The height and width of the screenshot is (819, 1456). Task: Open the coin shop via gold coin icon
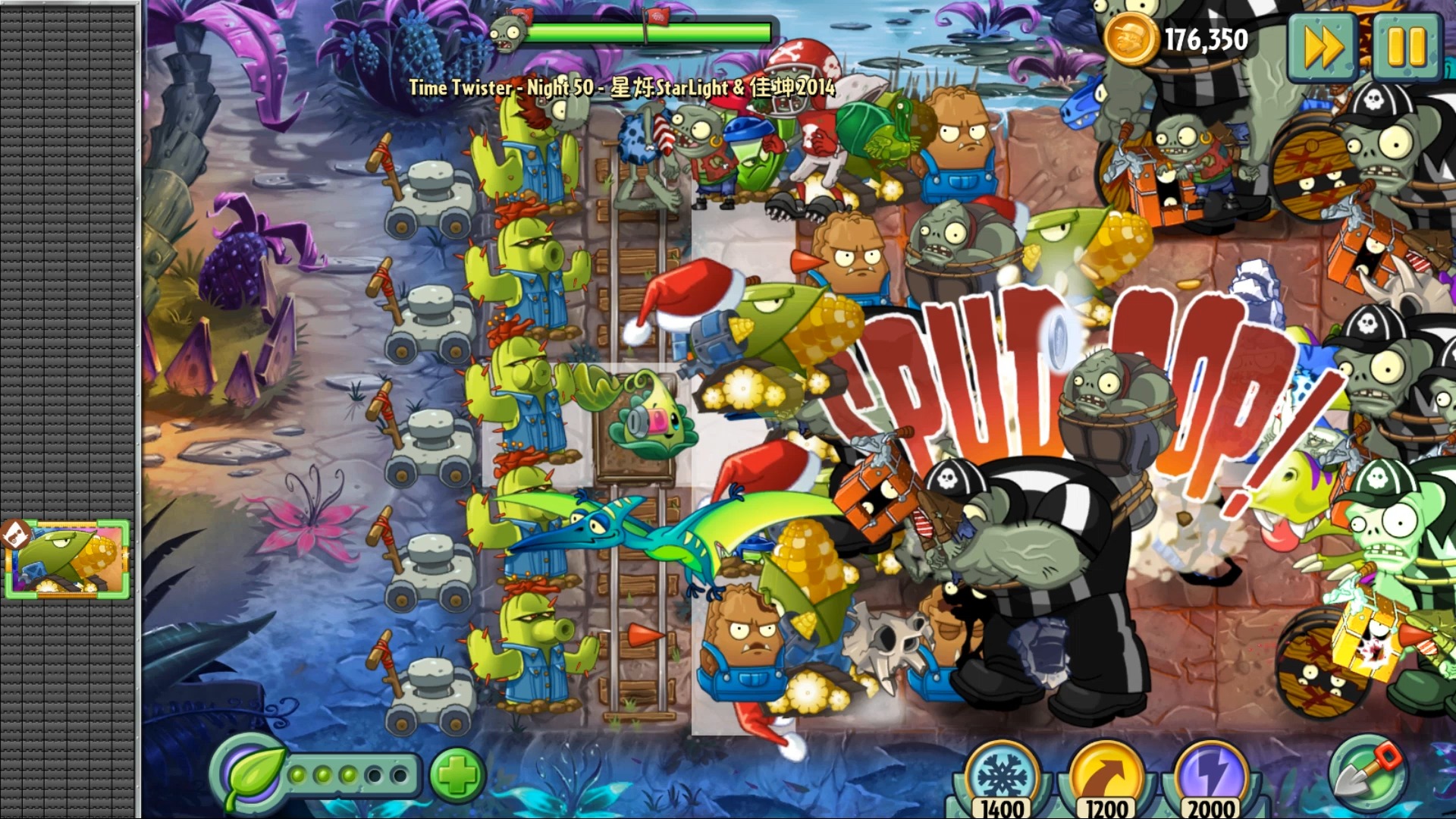click(x=1129, y=39)
